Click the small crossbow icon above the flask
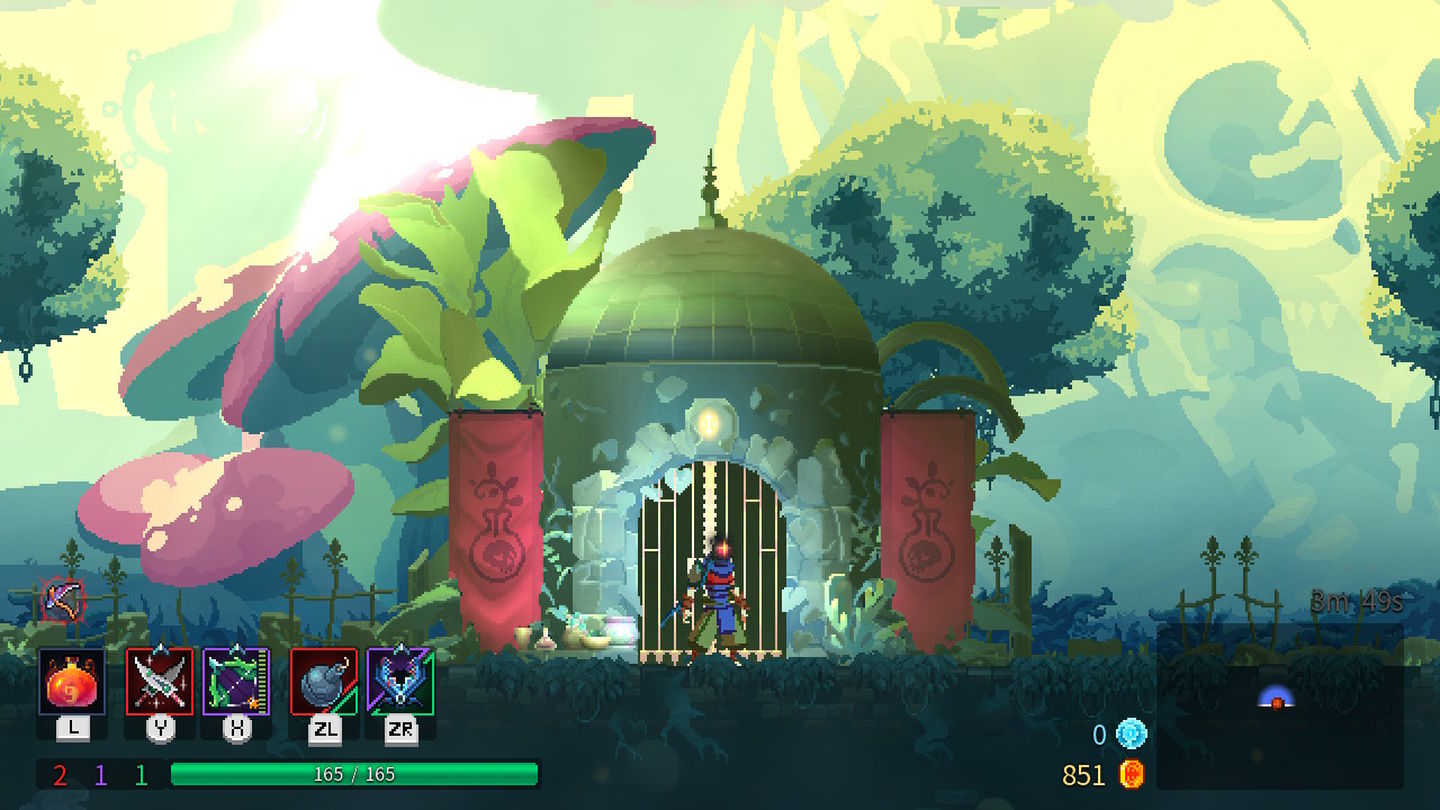Image resolution: width=1440 pixels, height=810 pixels. 62,600
